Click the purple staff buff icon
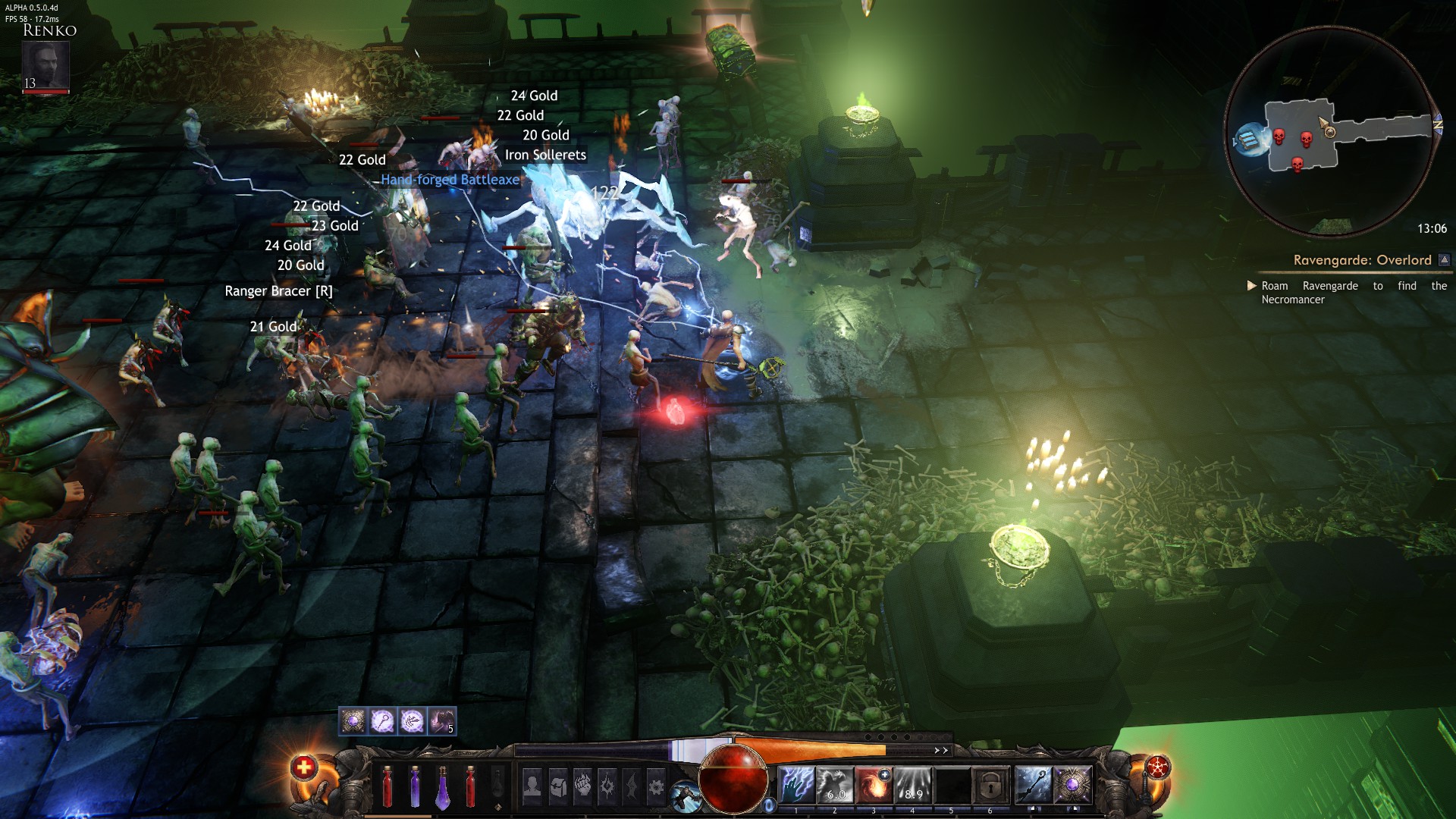Screen dimensions: 1456x819 pyautogui.click(x=382, y=721)
